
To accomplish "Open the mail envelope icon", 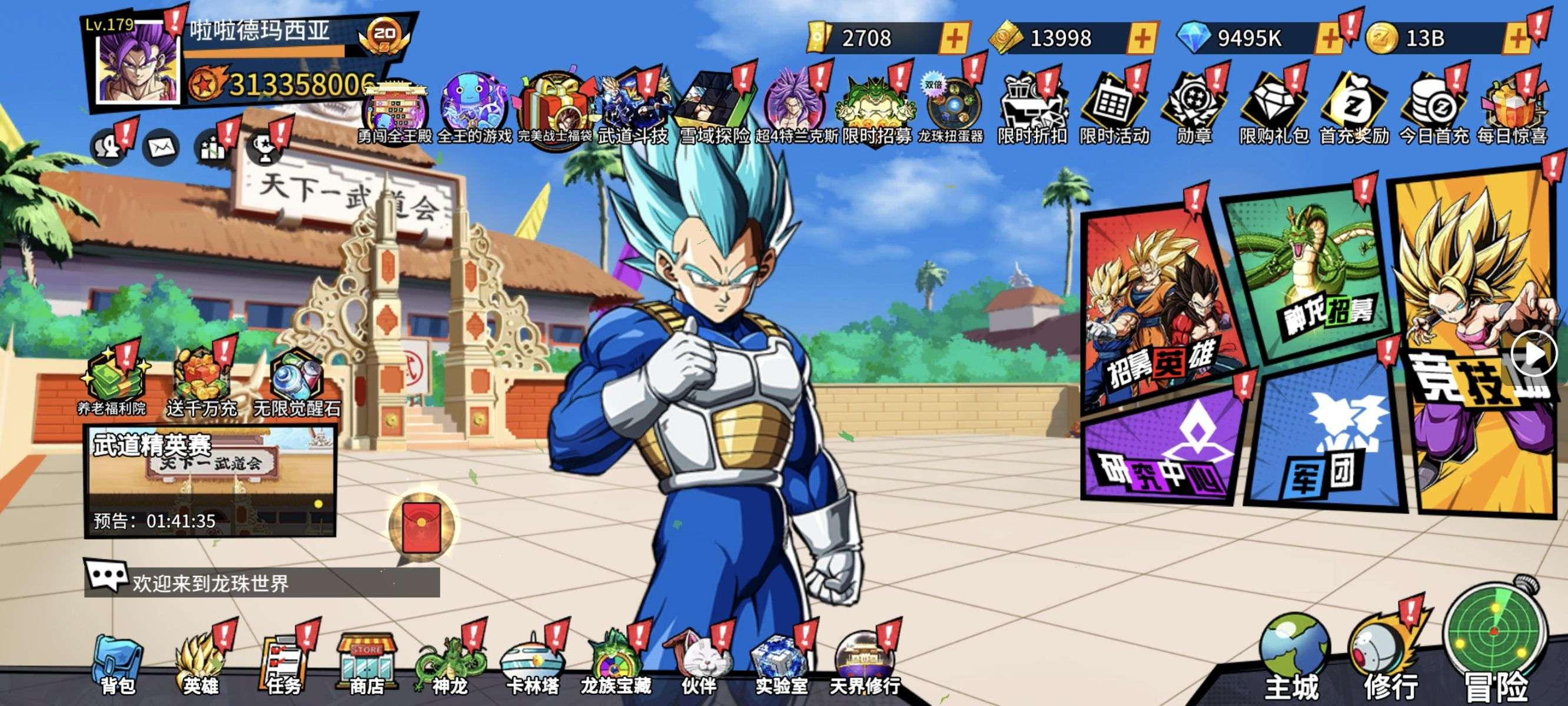I will (161, 147).
